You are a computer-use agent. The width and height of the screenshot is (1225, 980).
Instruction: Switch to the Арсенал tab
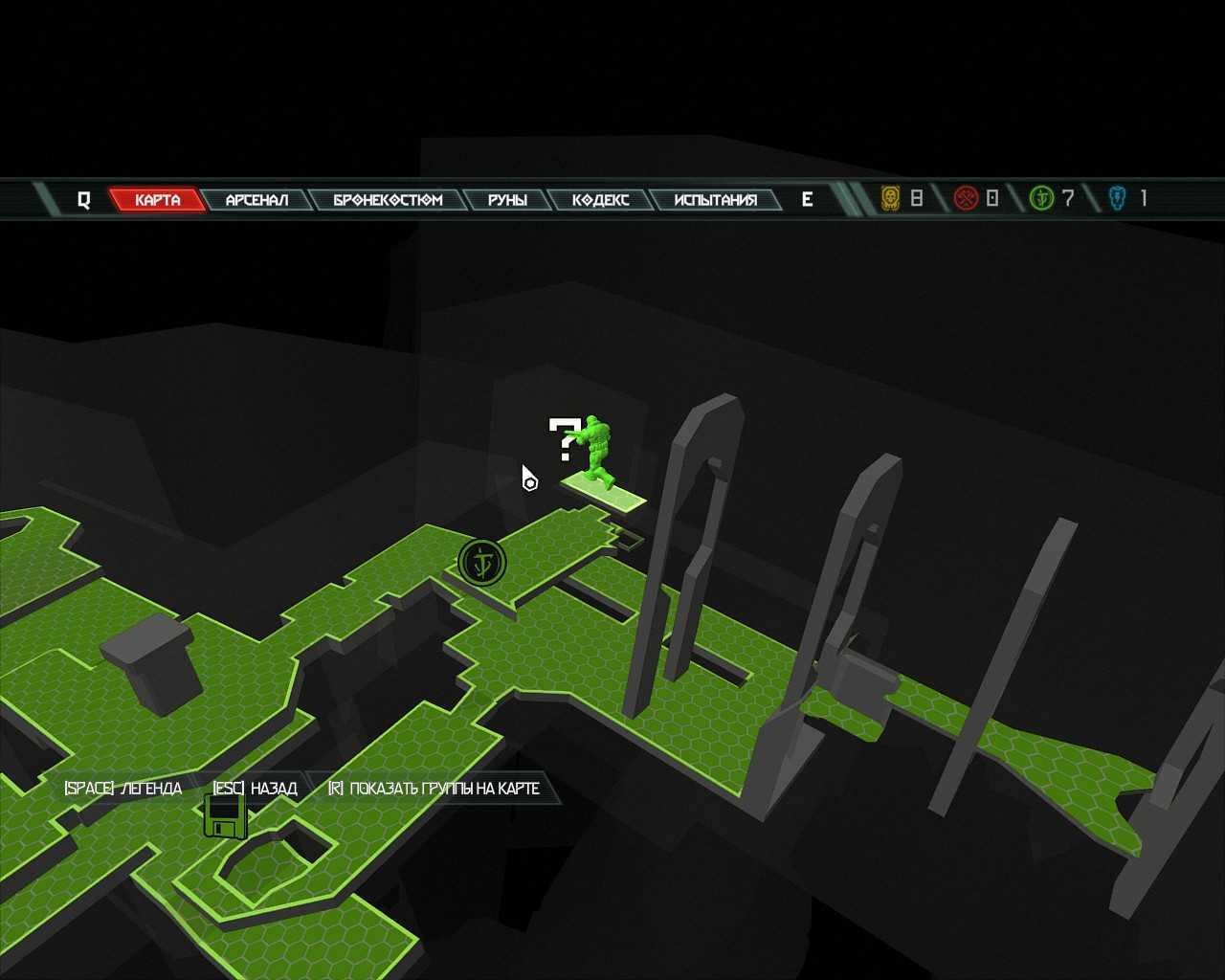[x=256, y=200]
